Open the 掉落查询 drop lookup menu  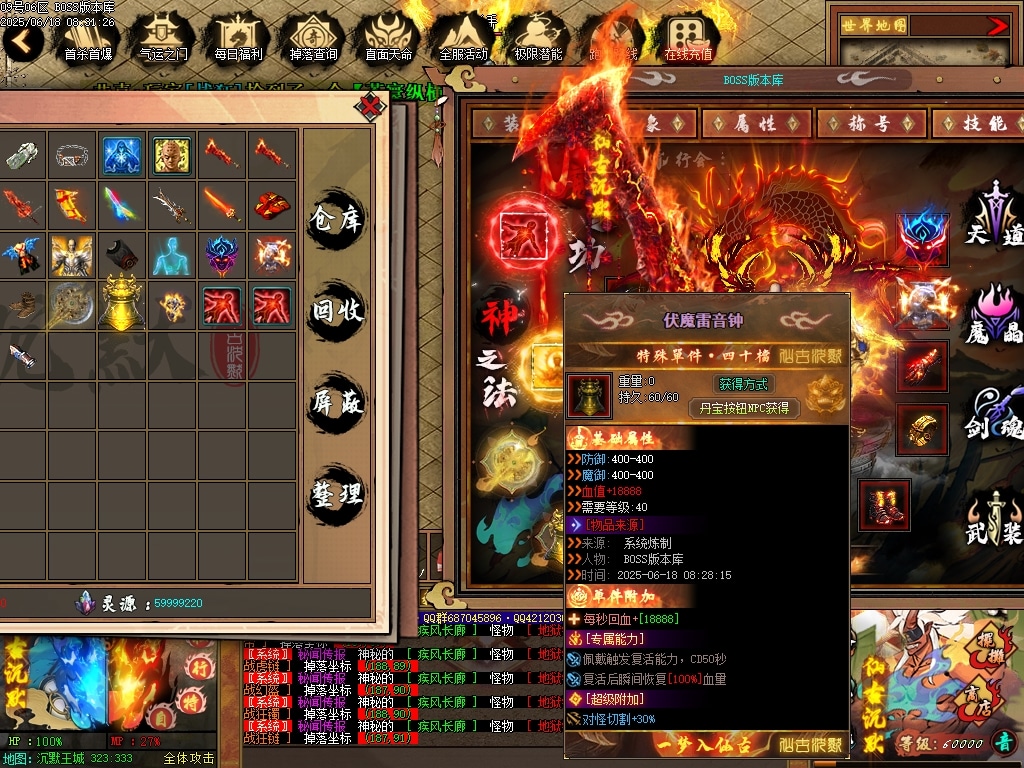pos(313,38)
